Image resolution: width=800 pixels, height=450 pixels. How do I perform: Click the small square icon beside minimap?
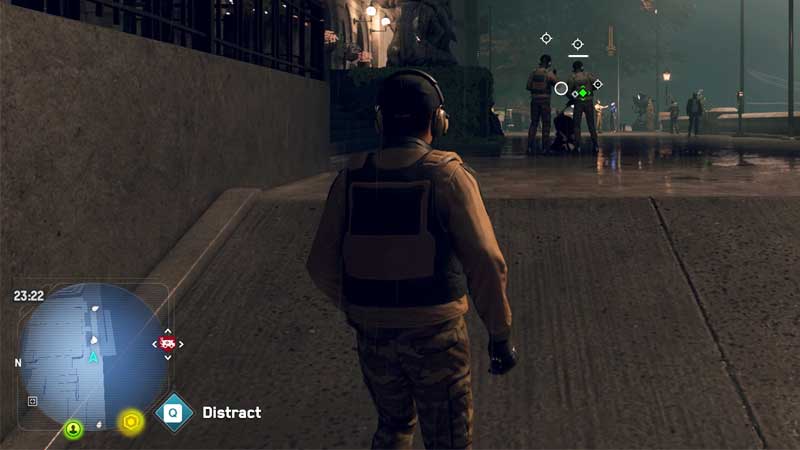click(33, 400)
